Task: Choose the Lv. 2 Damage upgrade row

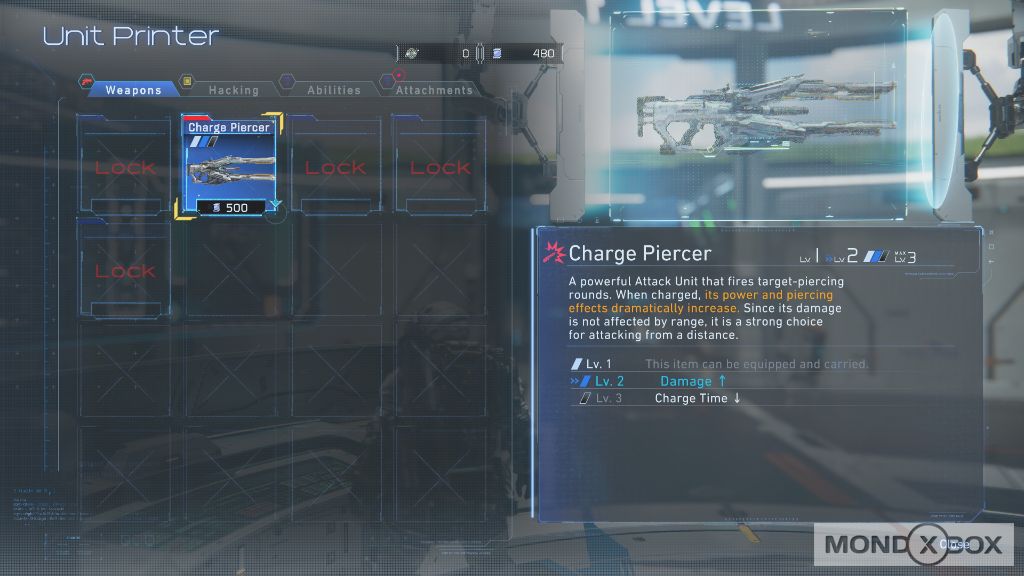Action: [x=692, y=381]
